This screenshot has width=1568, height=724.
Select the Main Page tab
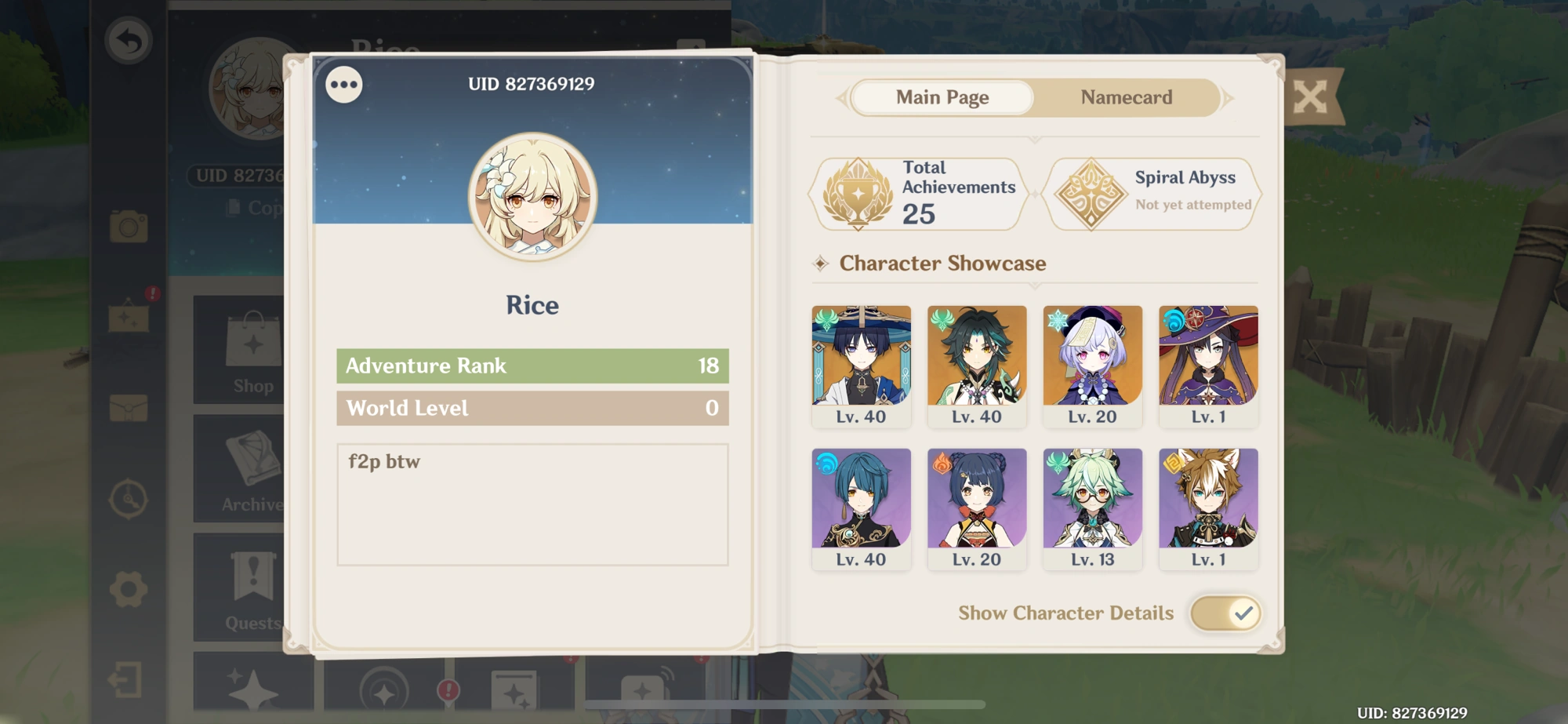pos(942,97)
